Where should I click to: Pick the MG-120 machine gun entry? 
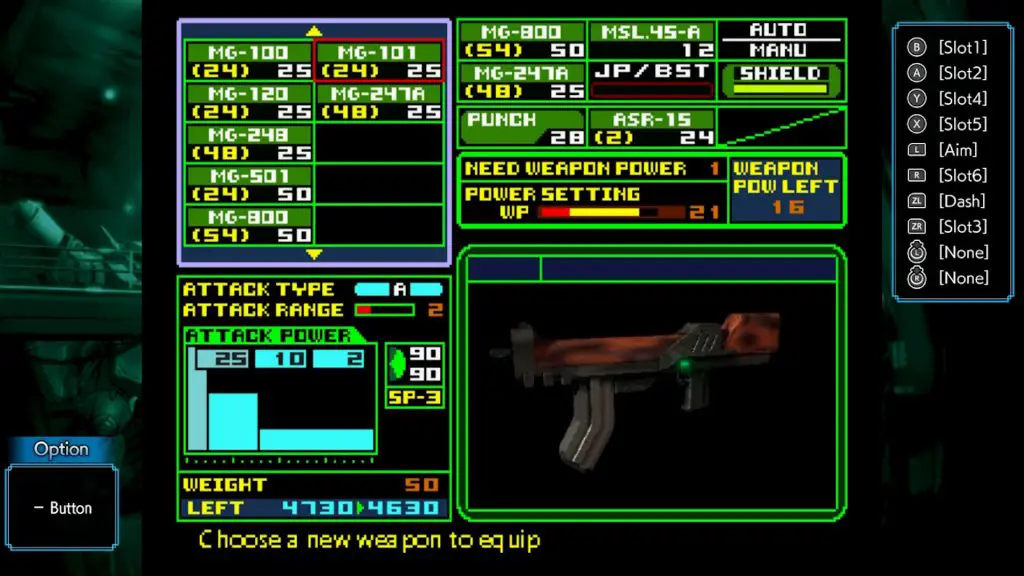249,102
